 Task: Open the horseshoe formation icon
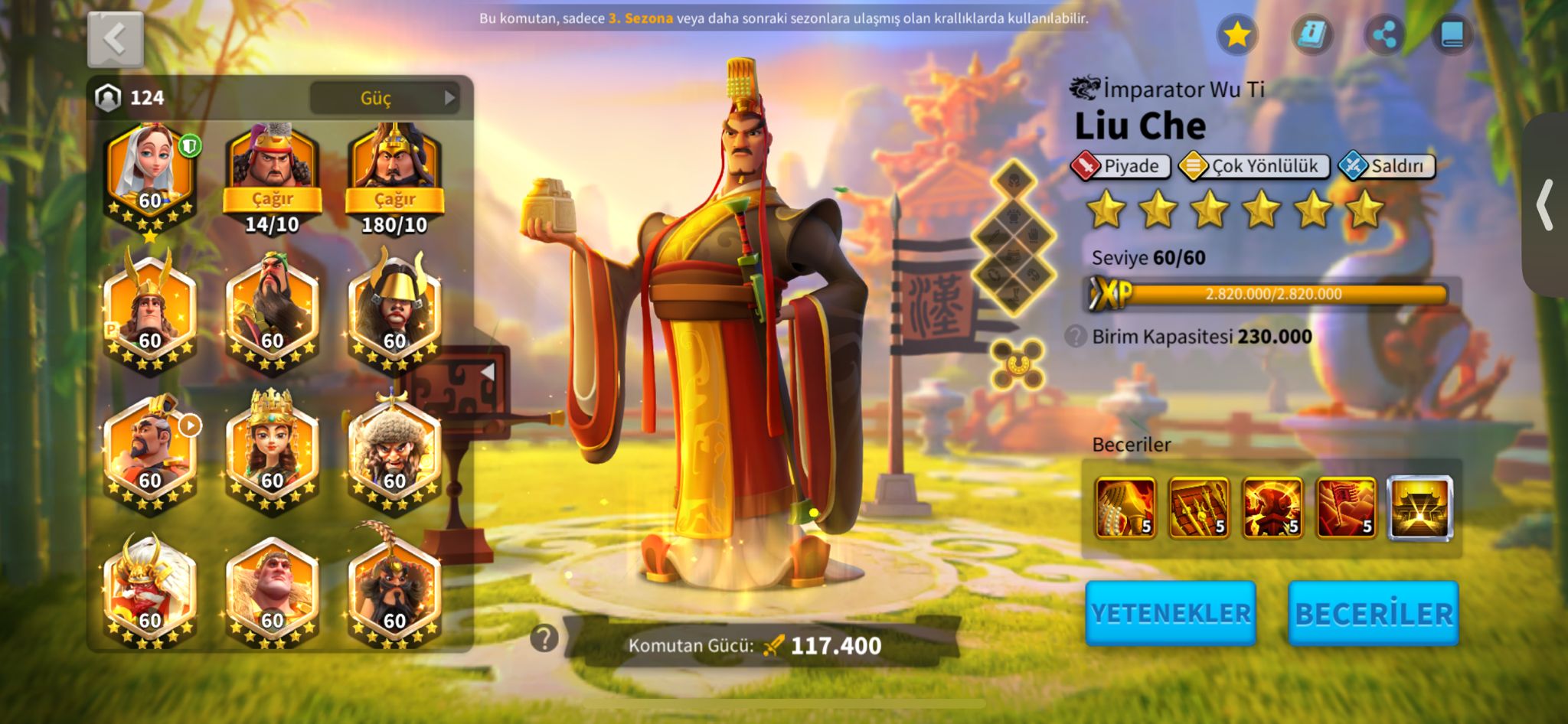coord(1017,364)
